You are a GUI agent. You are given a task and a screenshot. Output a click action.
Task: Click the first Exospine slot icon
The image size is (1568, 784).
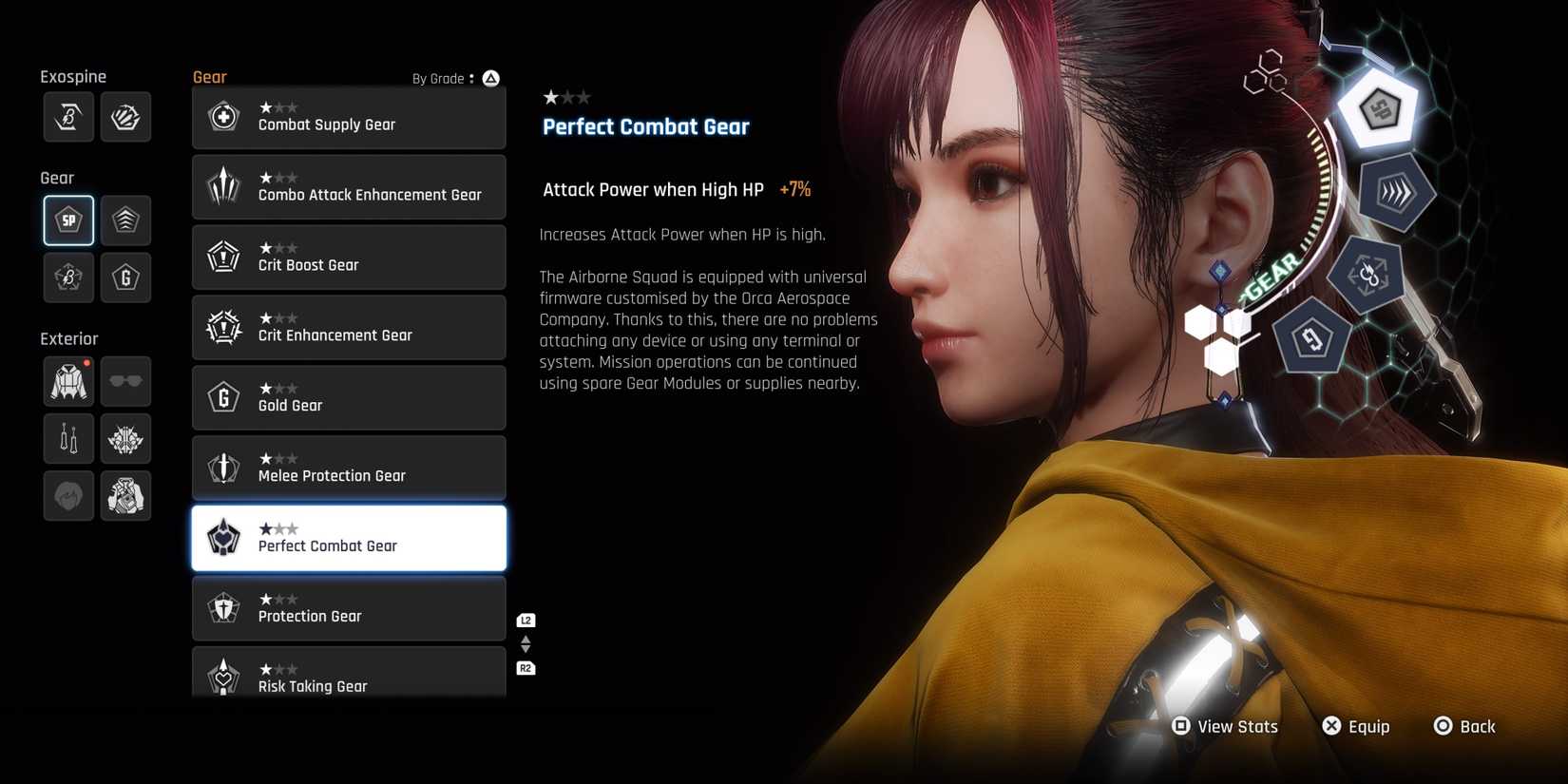(67, 116)
